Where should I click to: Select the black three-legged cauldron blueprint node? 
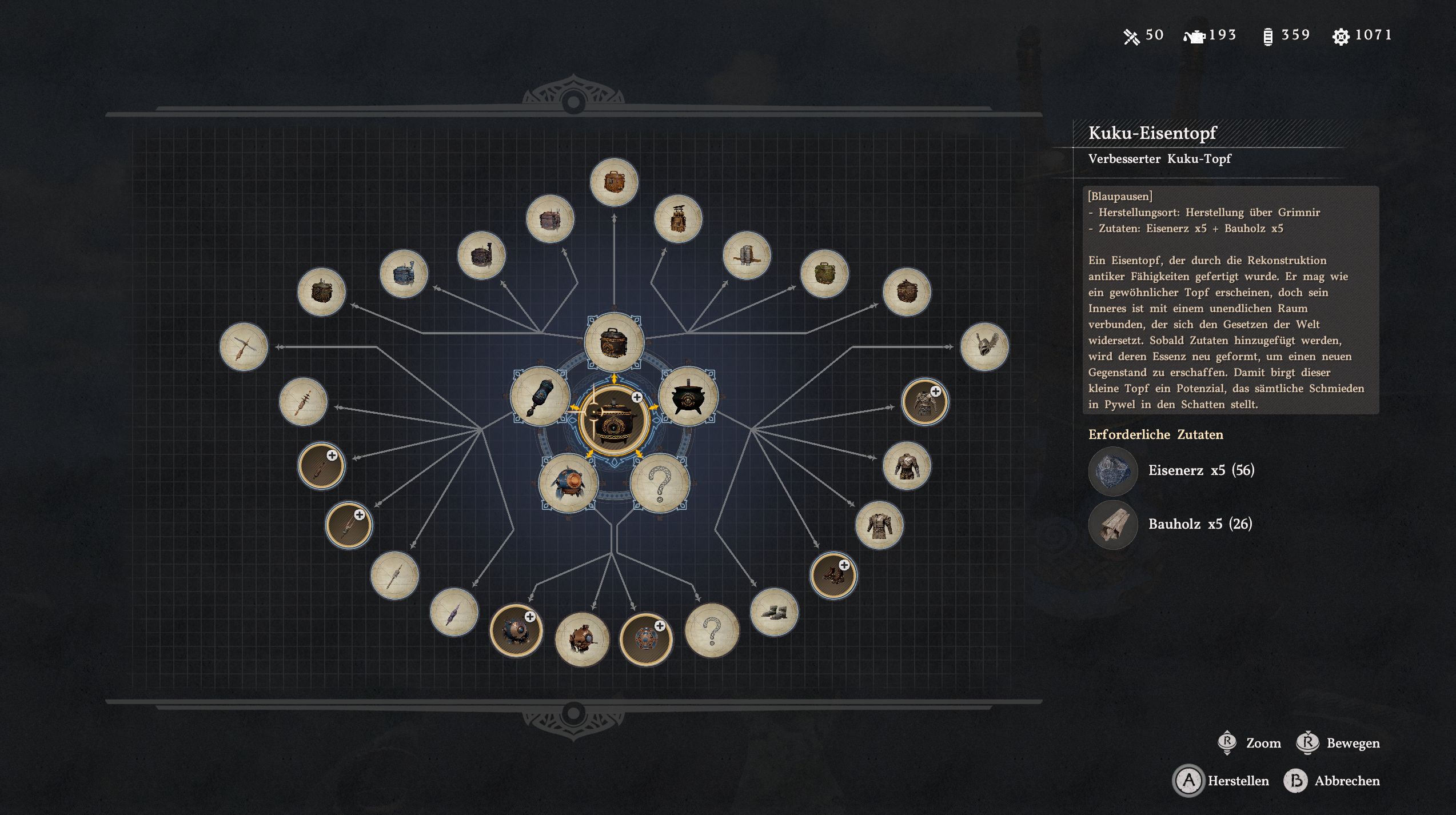click(688, 396)
